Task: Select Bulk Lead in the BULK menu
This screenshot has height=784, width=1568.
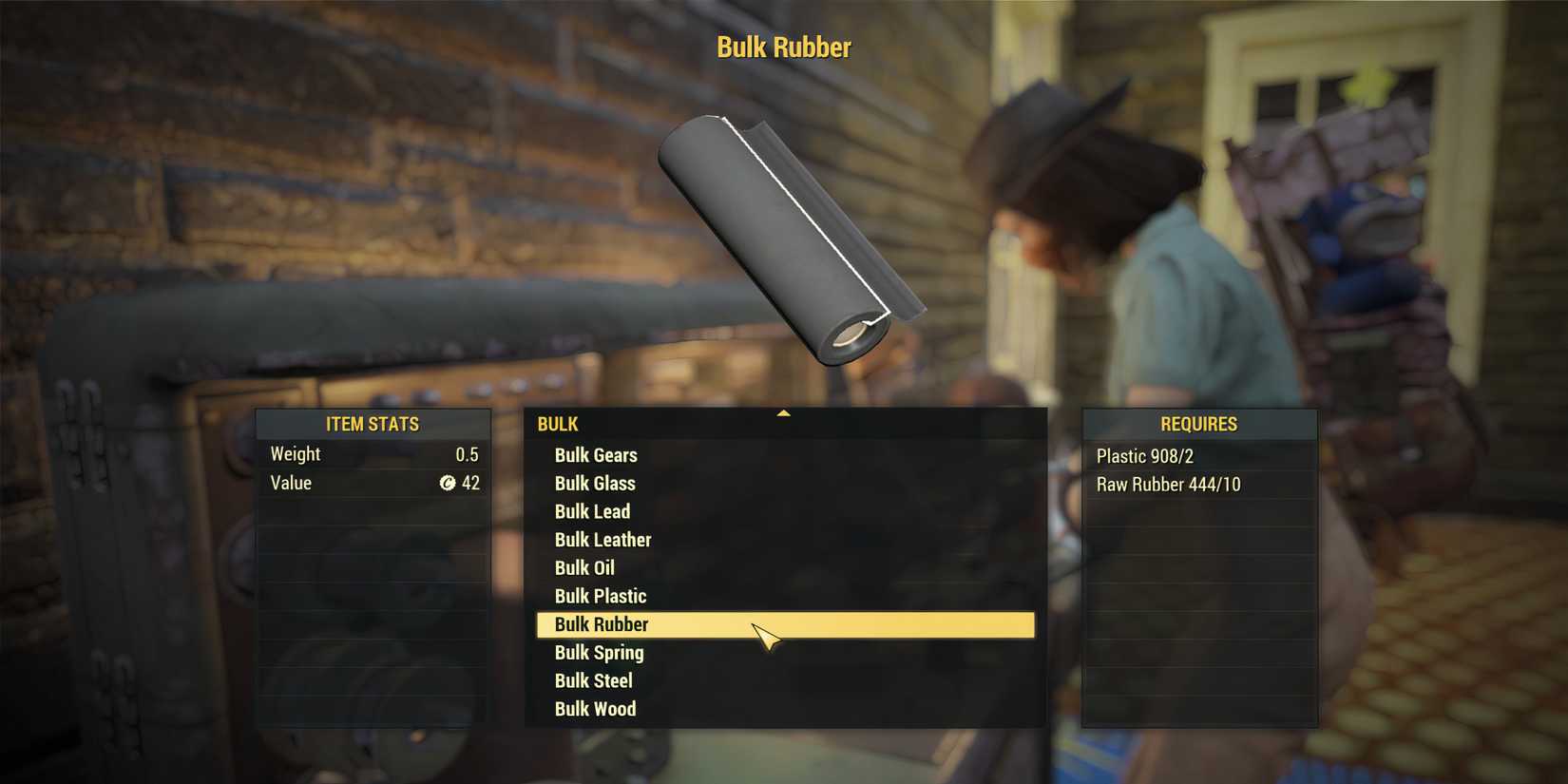Action: (592, 511)
